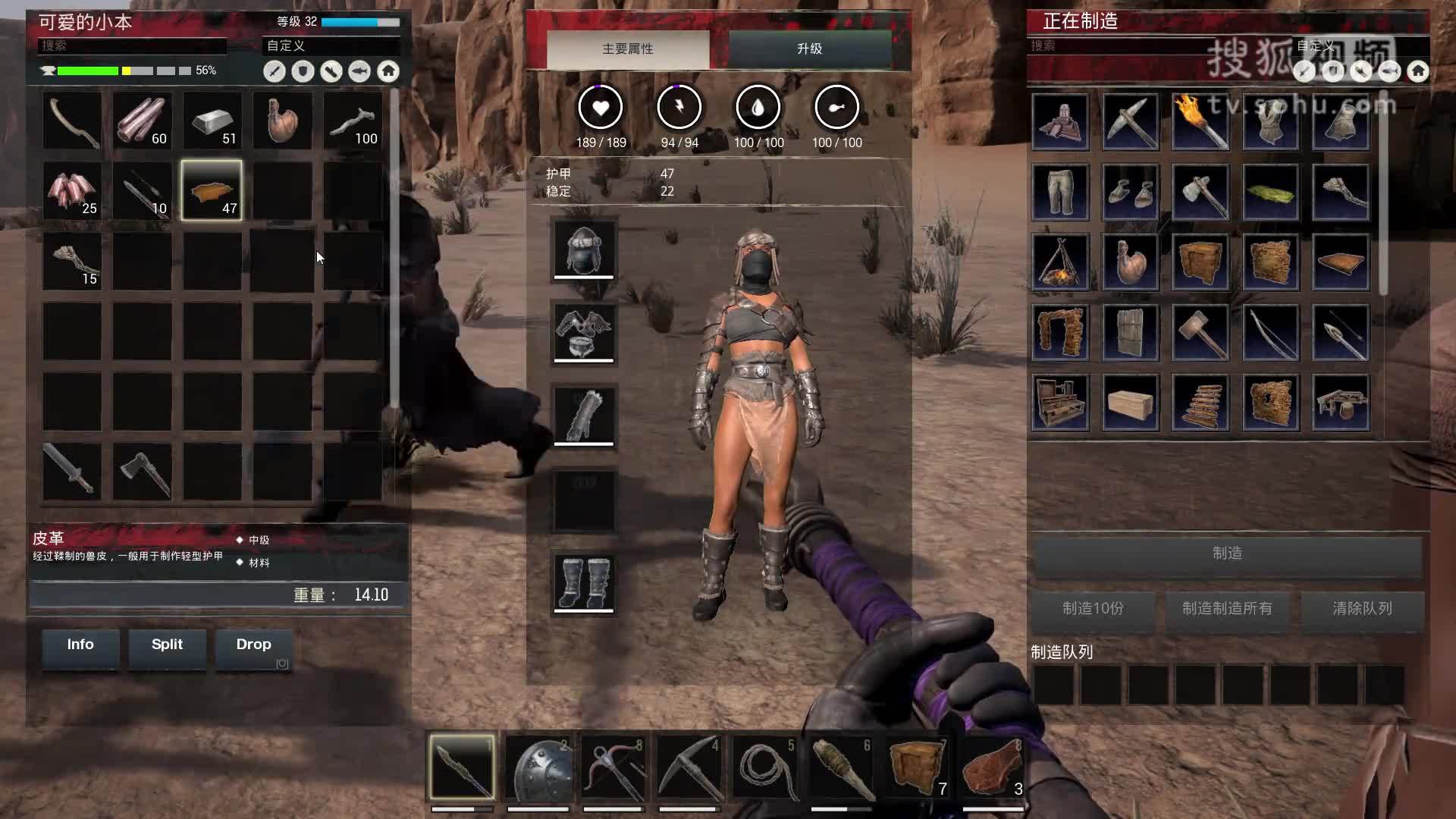Click the 制造制造所有 button
The height and width of the screenshot is (819, 1456).
[1227, 609]
